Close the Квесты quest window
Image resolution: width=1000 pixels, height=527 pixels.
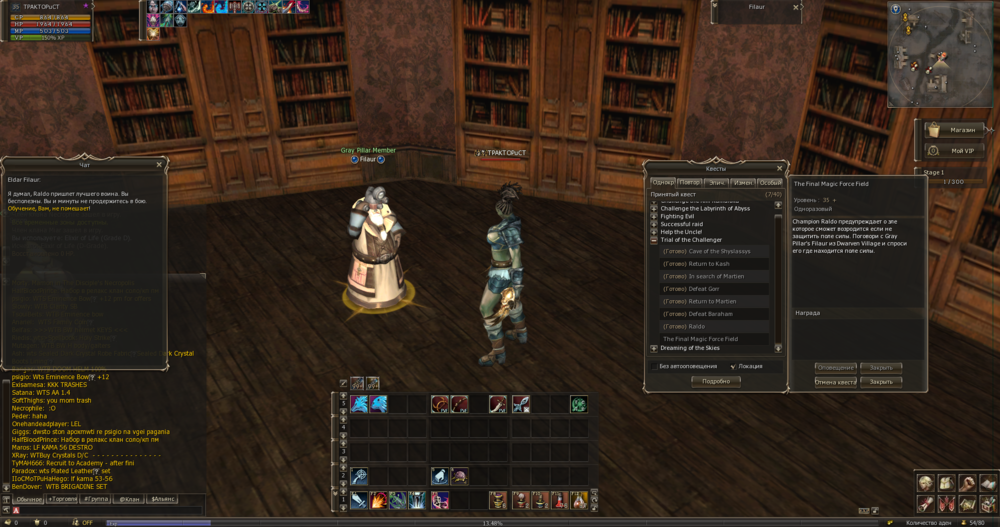click(781, 168)
